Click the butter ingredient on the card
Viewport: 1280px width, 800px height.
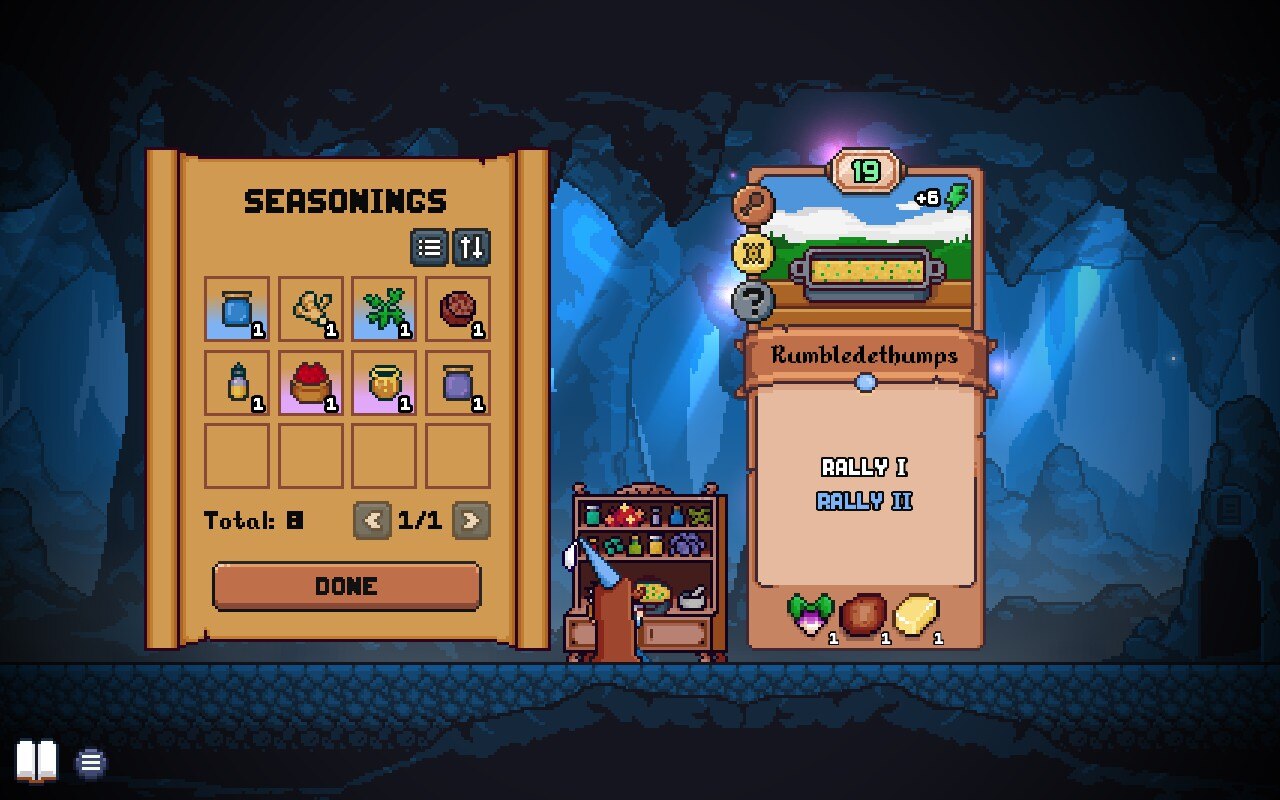pos(916,616)
